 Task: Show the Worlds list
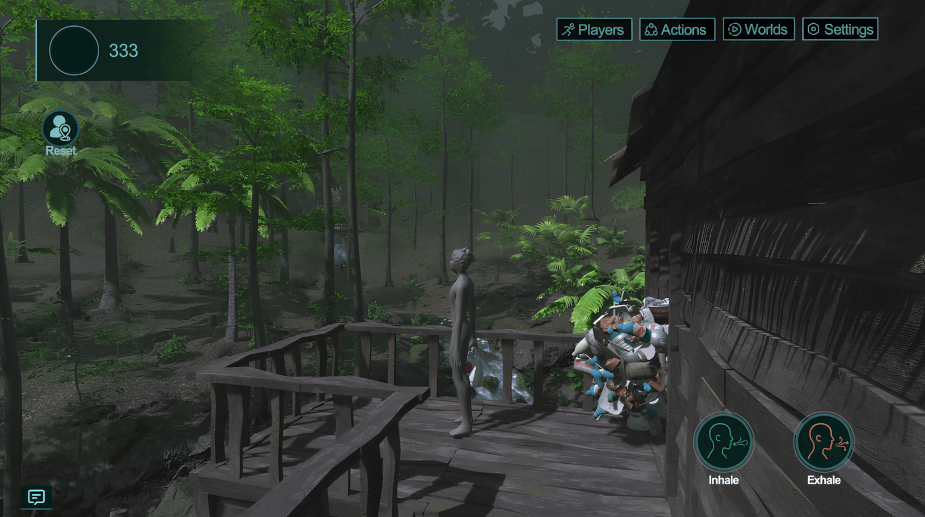coord(759,30)
